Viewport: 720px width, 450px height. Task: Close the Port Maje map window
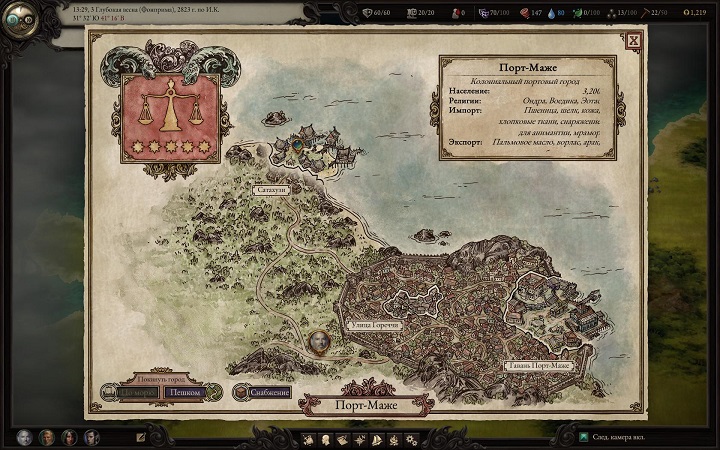tap(633, 41)
